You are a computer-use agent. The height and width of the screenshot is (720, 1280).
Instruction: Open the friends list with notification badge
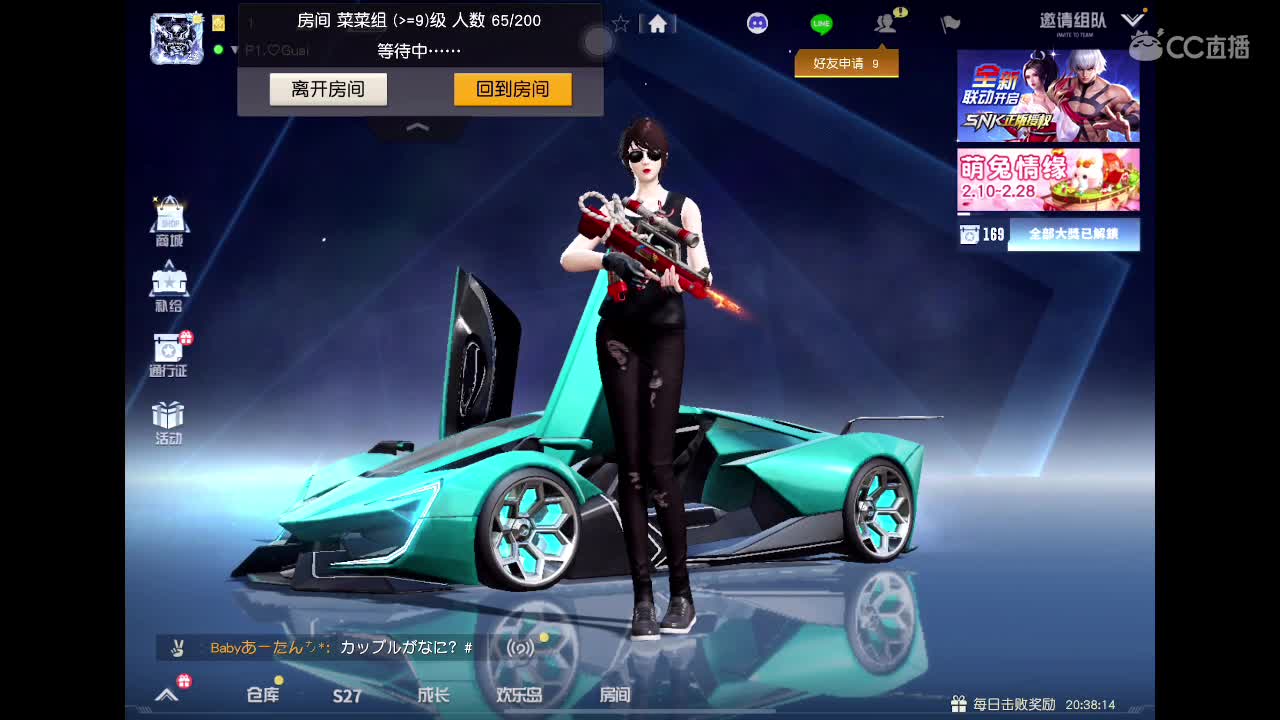[x=884, y=22]
